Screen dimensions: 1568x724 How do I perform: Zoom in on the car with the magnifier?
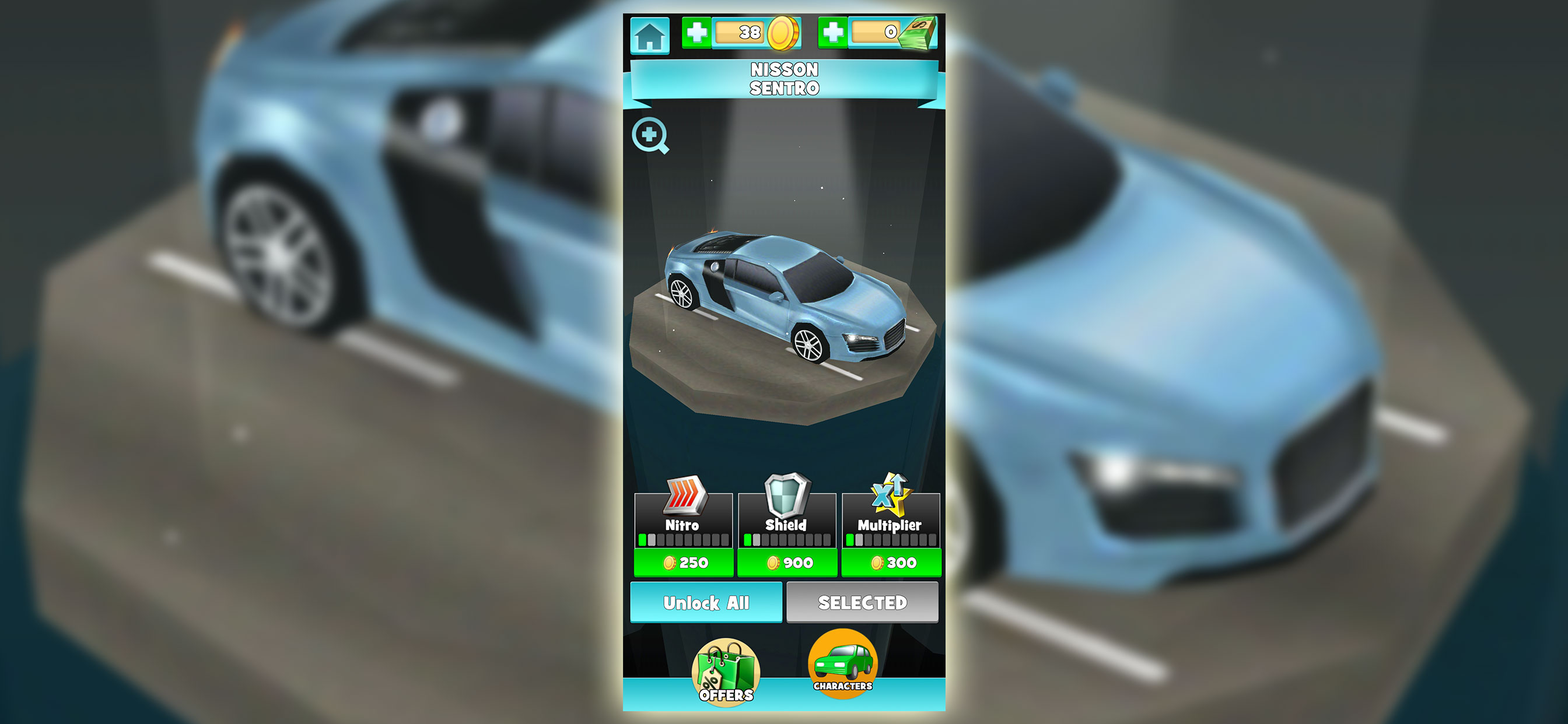point(650,135)
